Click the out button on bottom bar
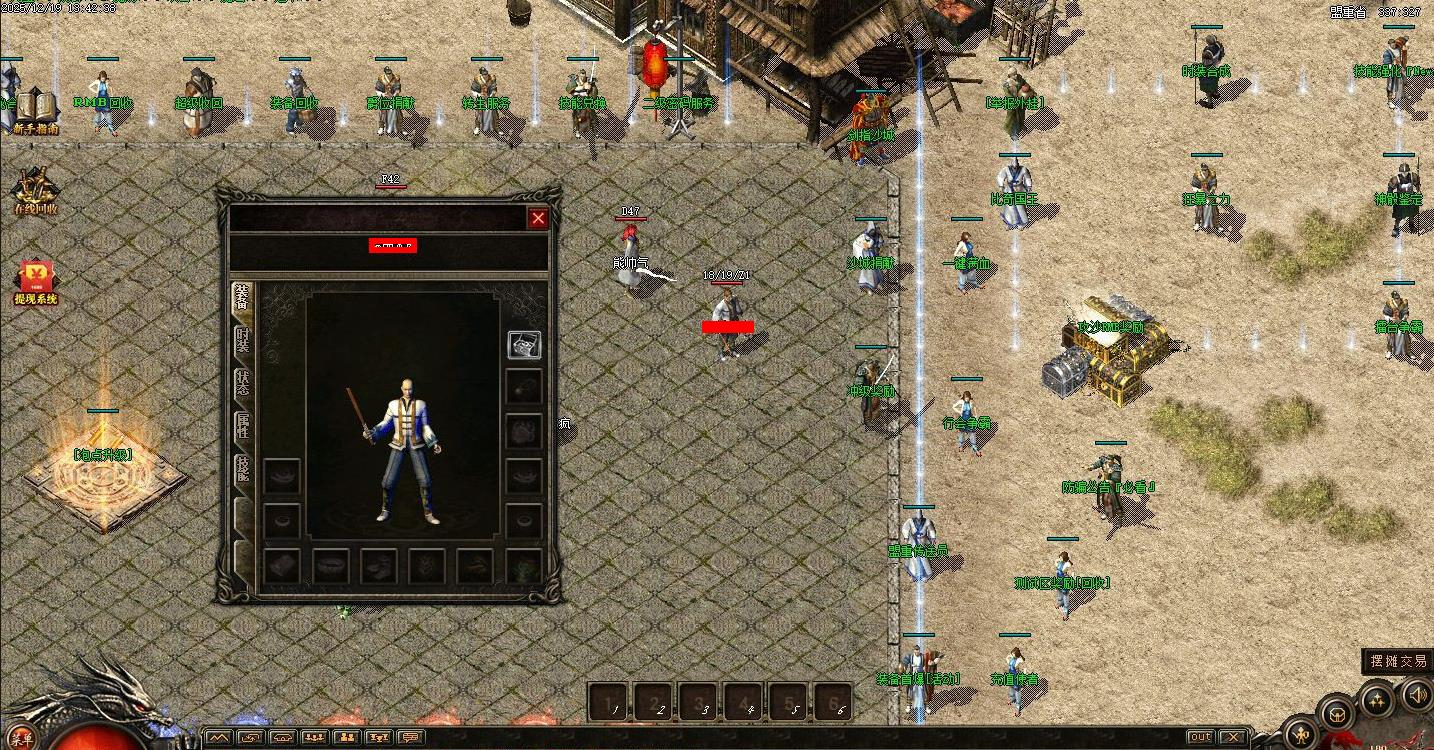The image size is (1434, 750). coord(1200,738)
